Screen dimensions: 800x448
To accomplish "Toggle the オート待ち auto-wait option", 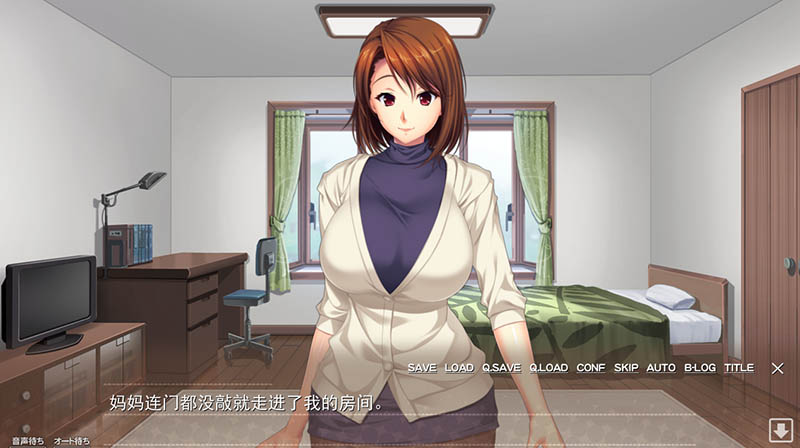I will pyautogui.click(x=71, y=441).
